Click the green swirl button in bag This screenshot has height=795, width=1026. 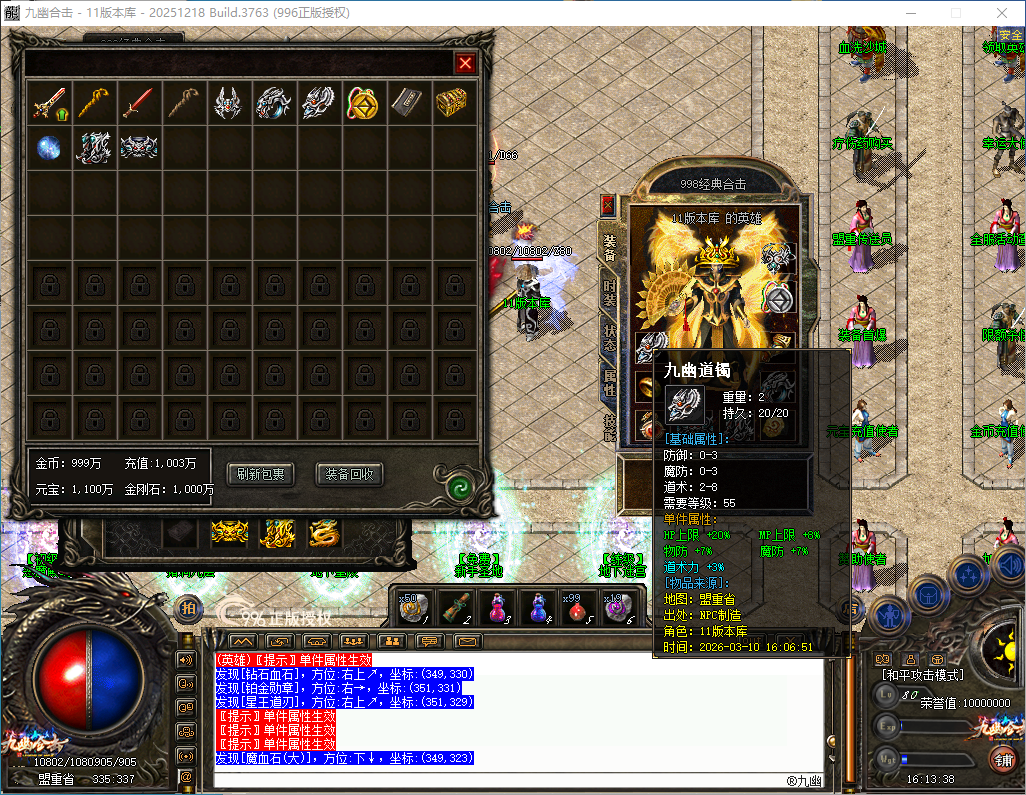(460, 487)
